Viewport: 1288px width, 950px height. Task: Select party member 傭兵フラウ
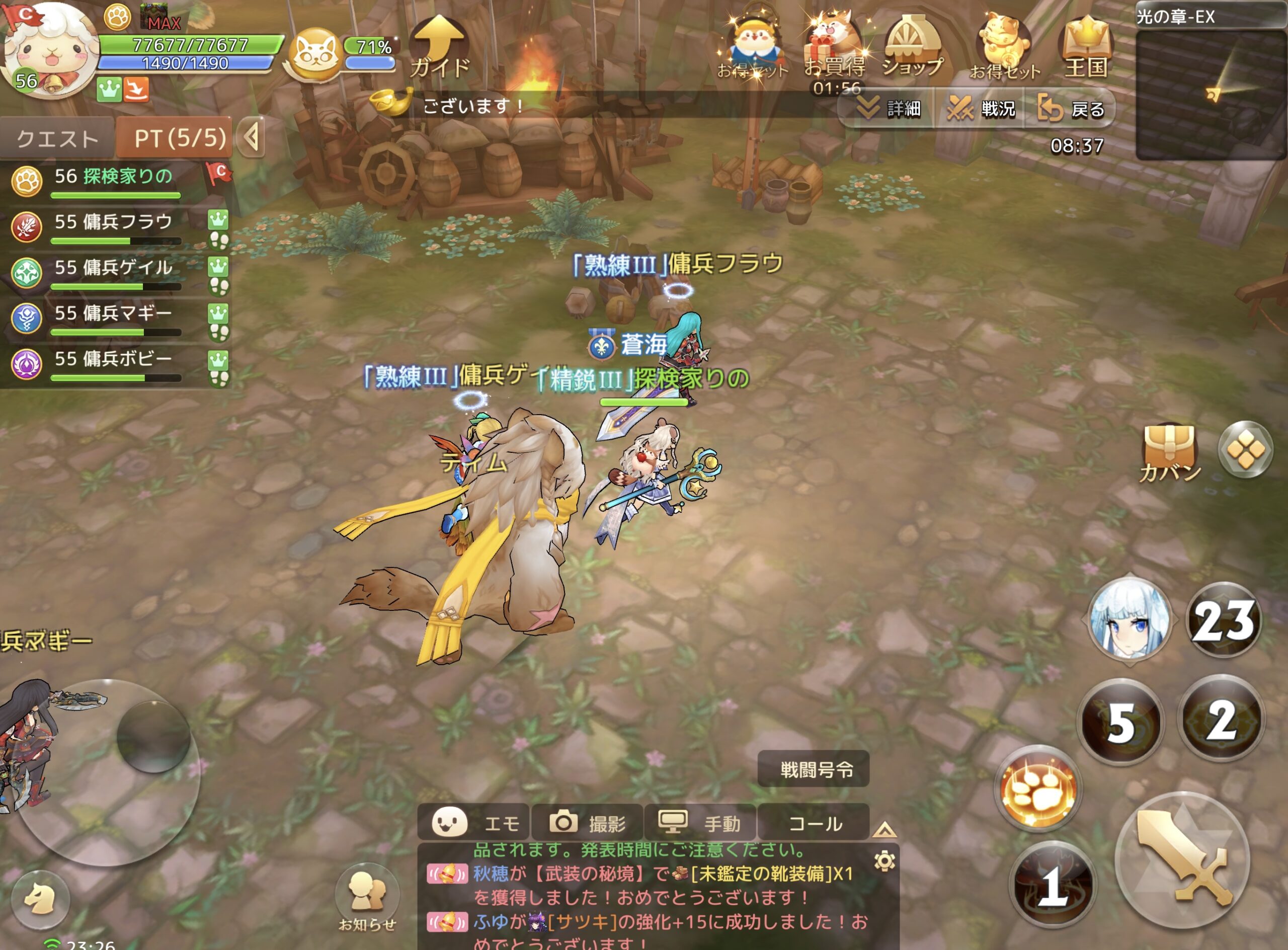[113, 226]
